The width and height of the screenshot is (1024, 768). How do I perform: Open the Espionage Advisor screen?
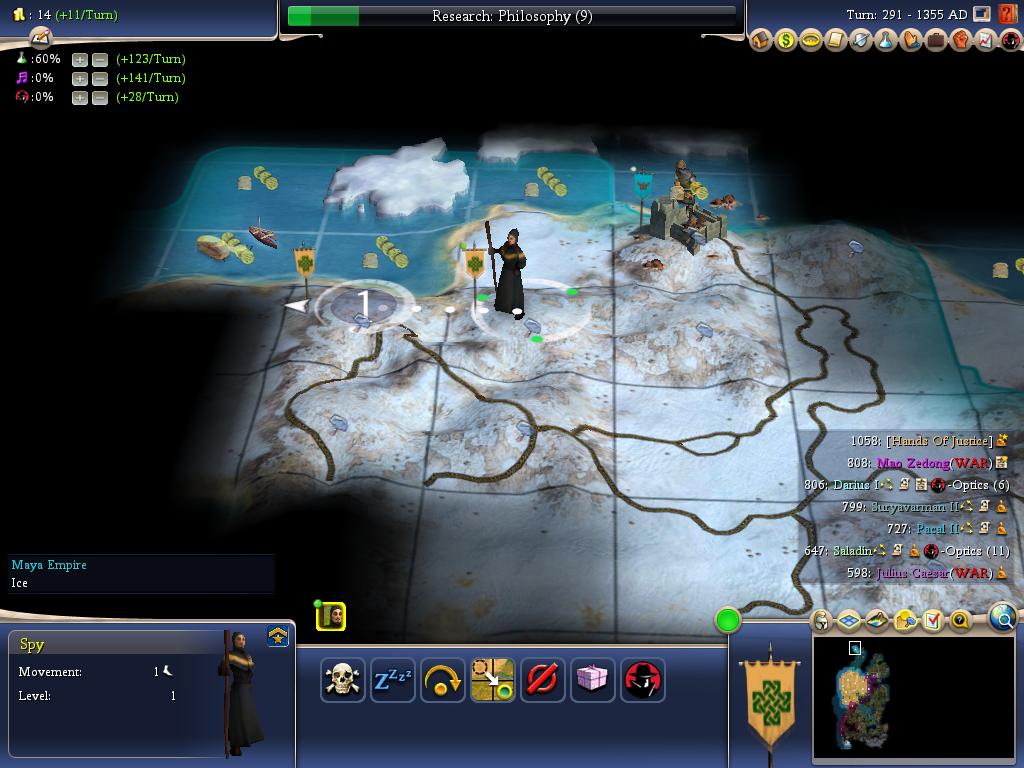(1010, 41)
